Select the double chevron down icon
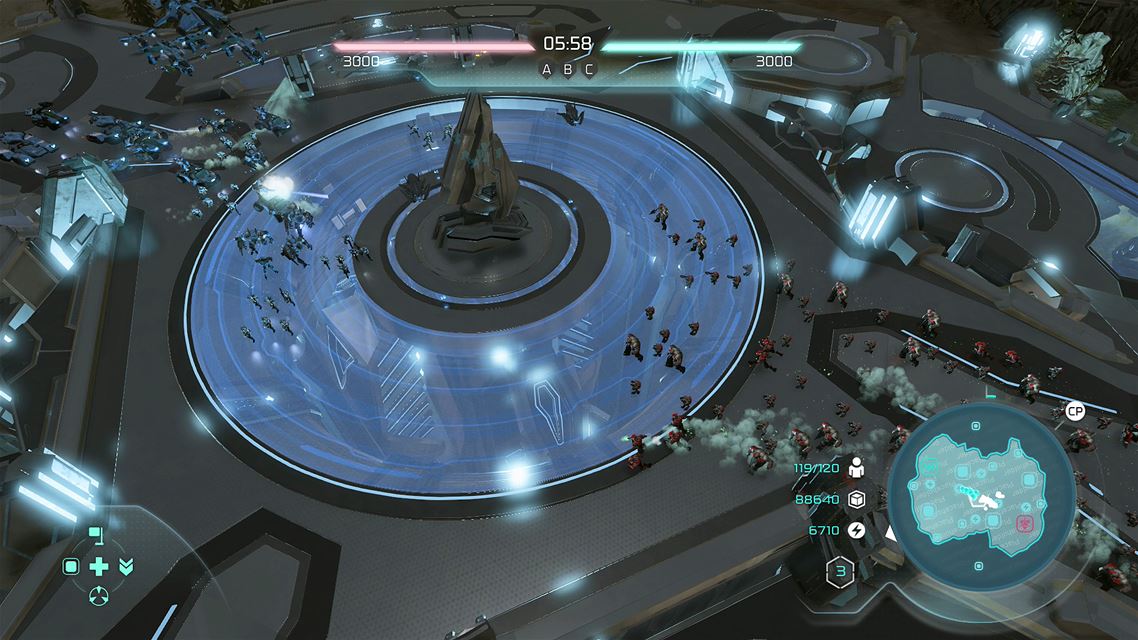The image size is (1138, 640). click(x=125, y=567)
